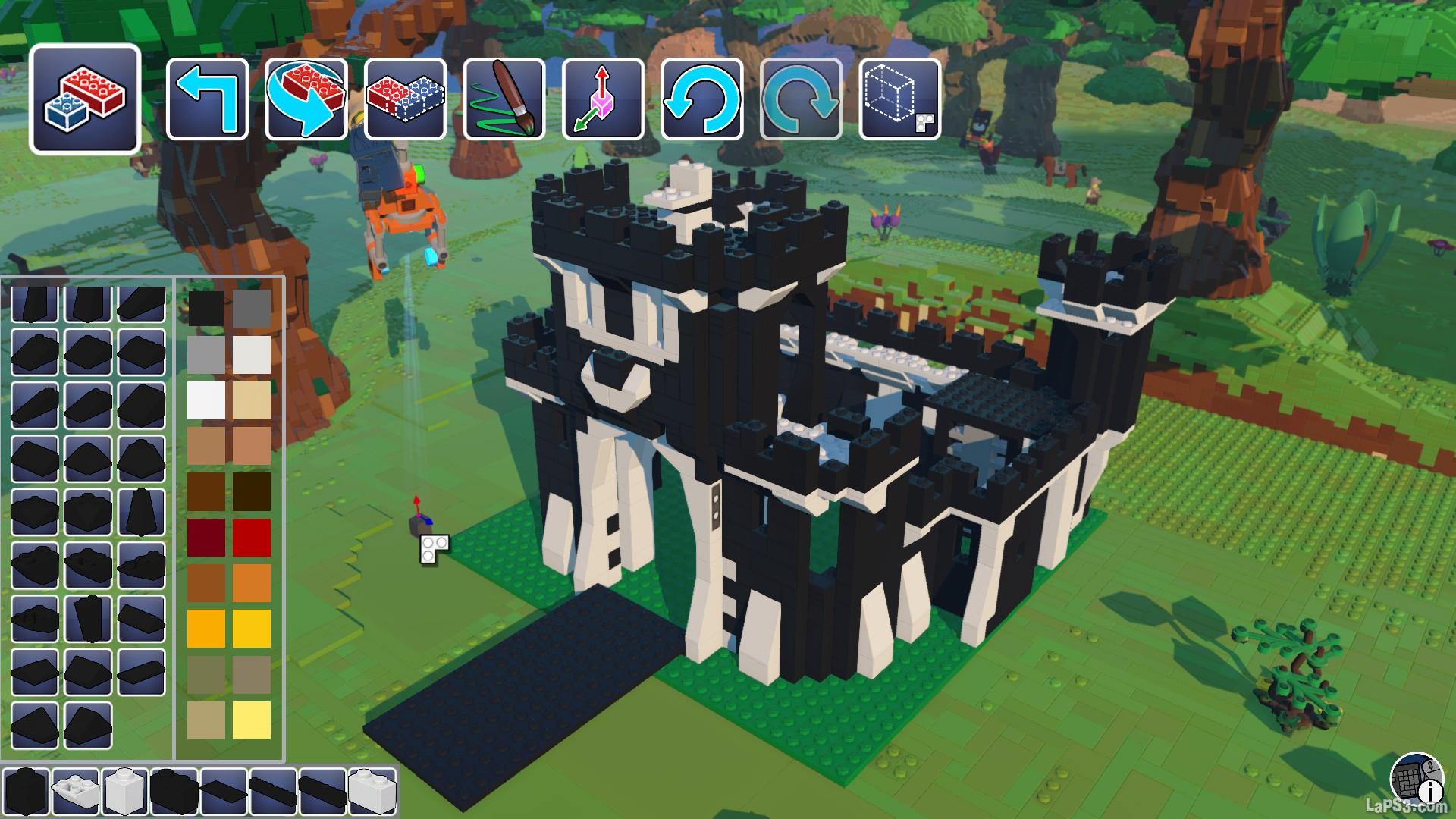Select the dark gray color swatch
1456x819 pixels.
[x=252, y=309]
